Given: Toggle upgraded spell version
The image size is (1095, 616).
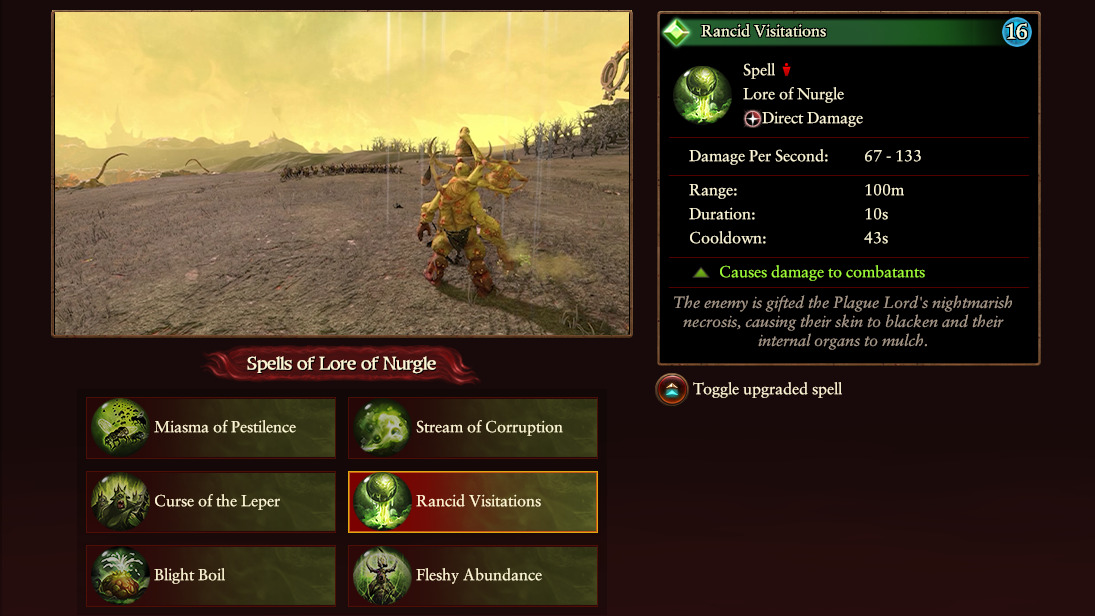Looking at the screenshot, I should pos(671,390).
